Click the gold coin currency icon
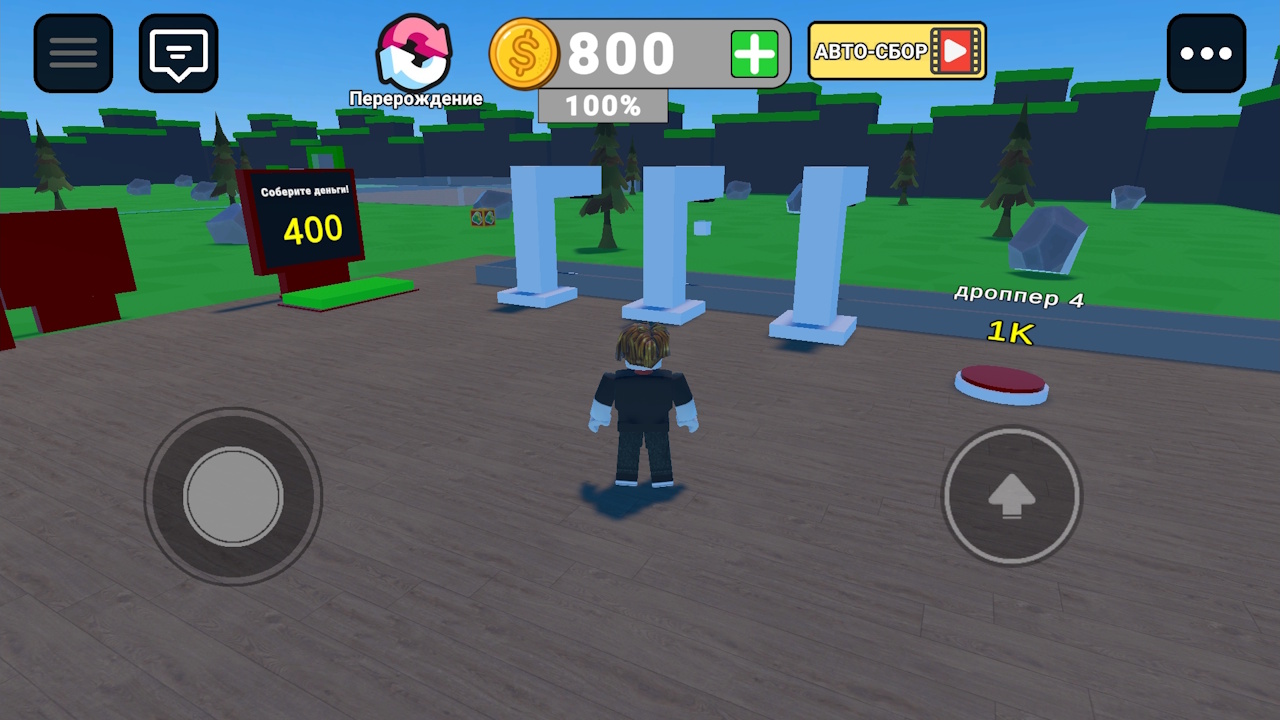Screen dimensions: 1280x720 pyautogui.click(x=524, y=52)
